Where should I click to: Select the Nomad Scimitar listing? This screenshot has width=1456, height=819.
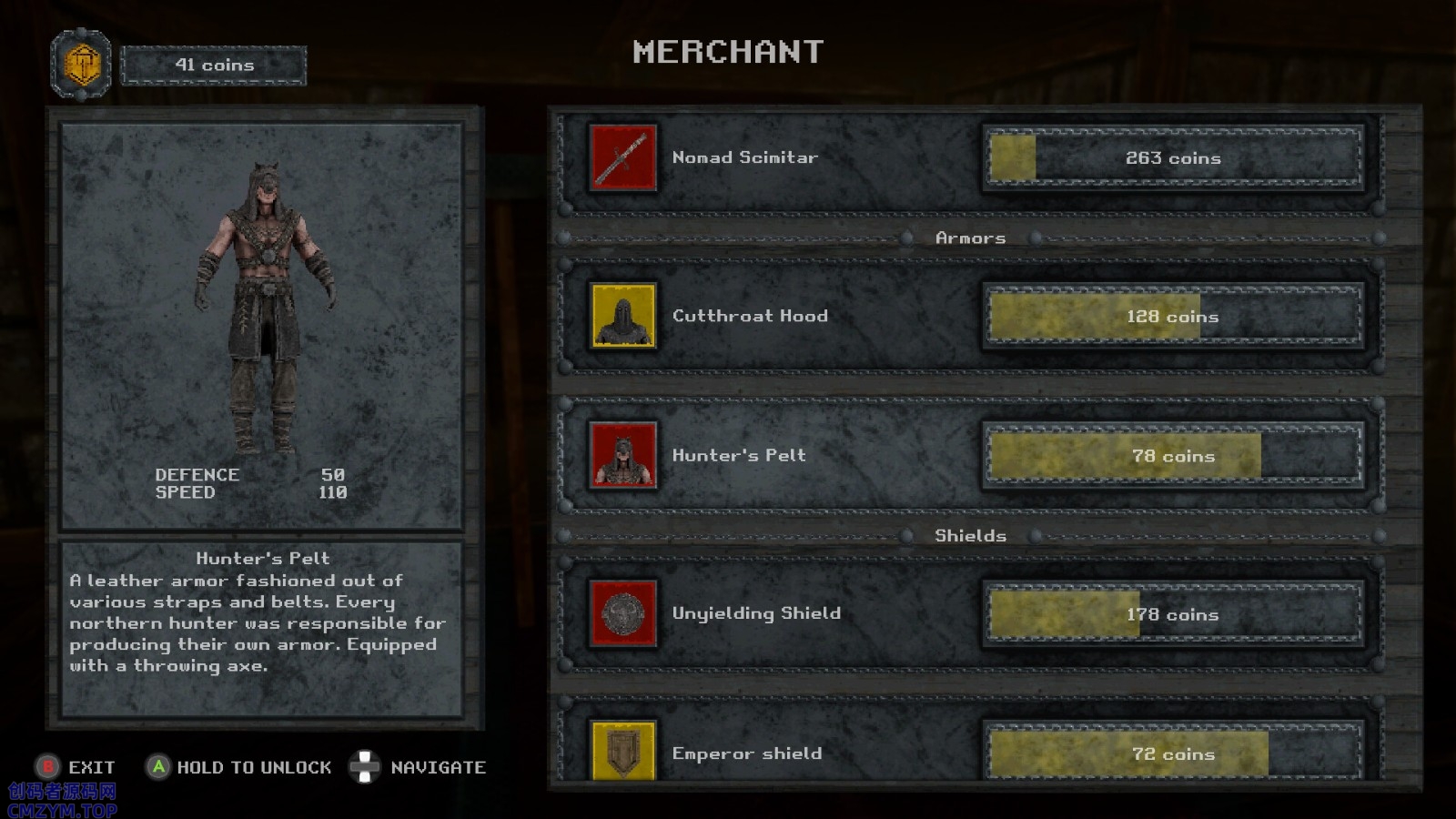coord(745,157)
